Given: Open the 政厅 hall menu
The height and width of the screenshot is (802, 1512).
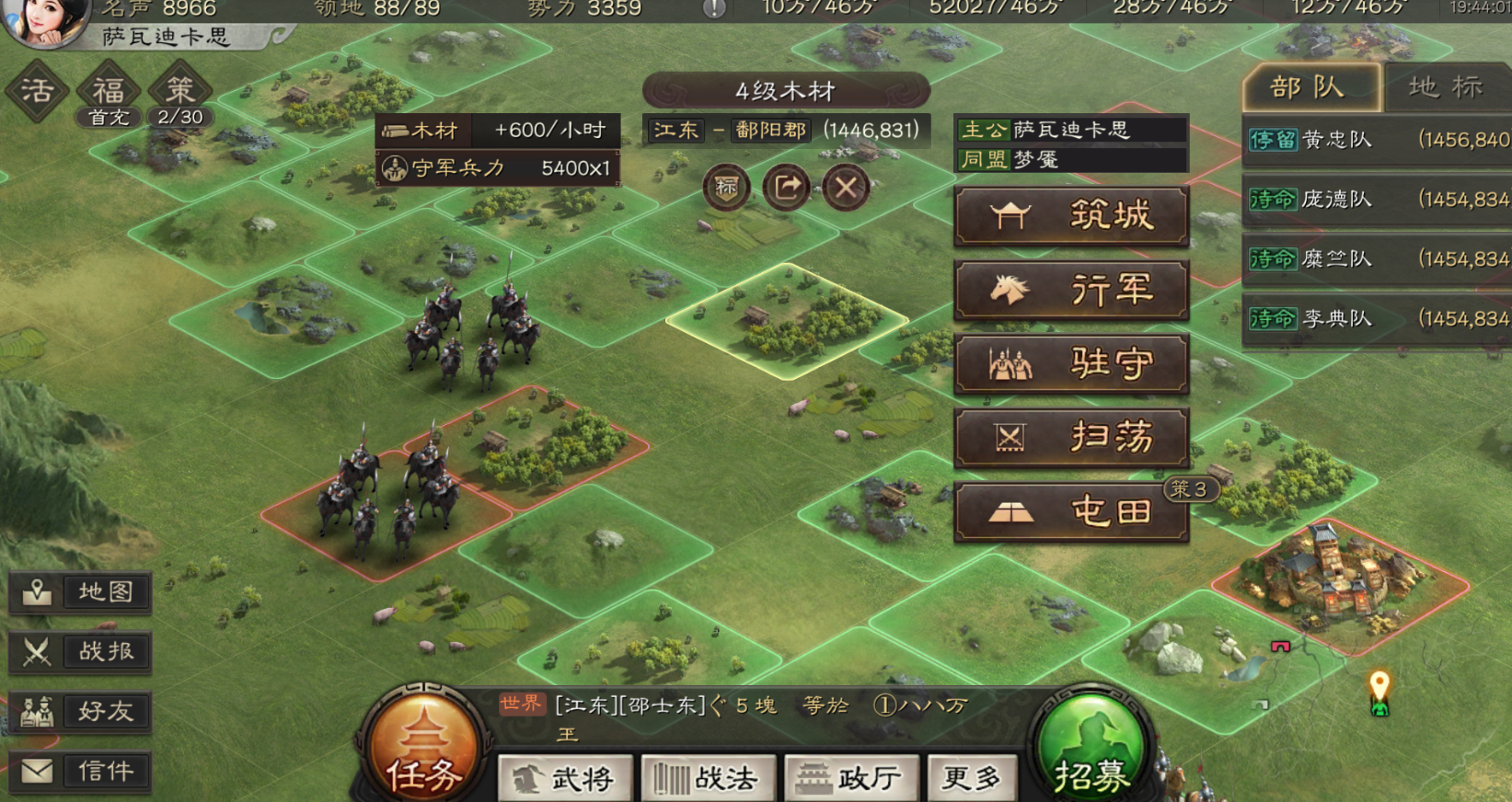Looking at the screenshot, I should (851, 777).
